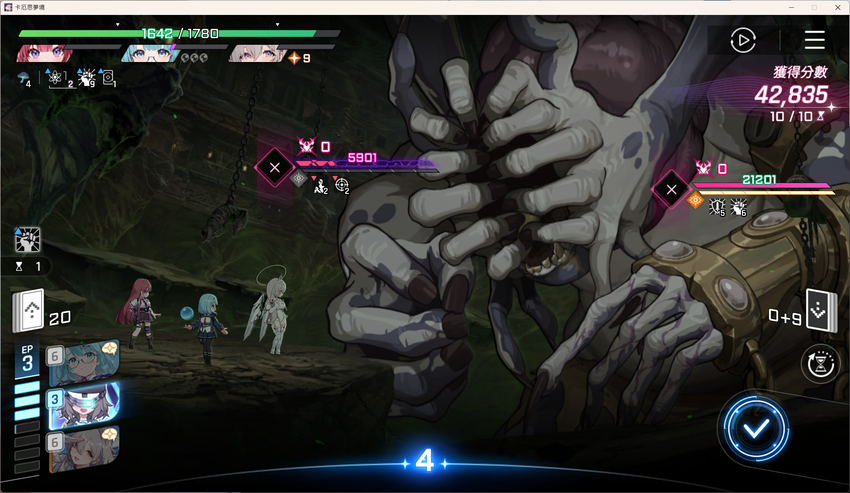Image resolution: width=850 pixels, height=493 pixels.
Task: Open the draw pile showing 20 cards
Action: pos(29,313)
